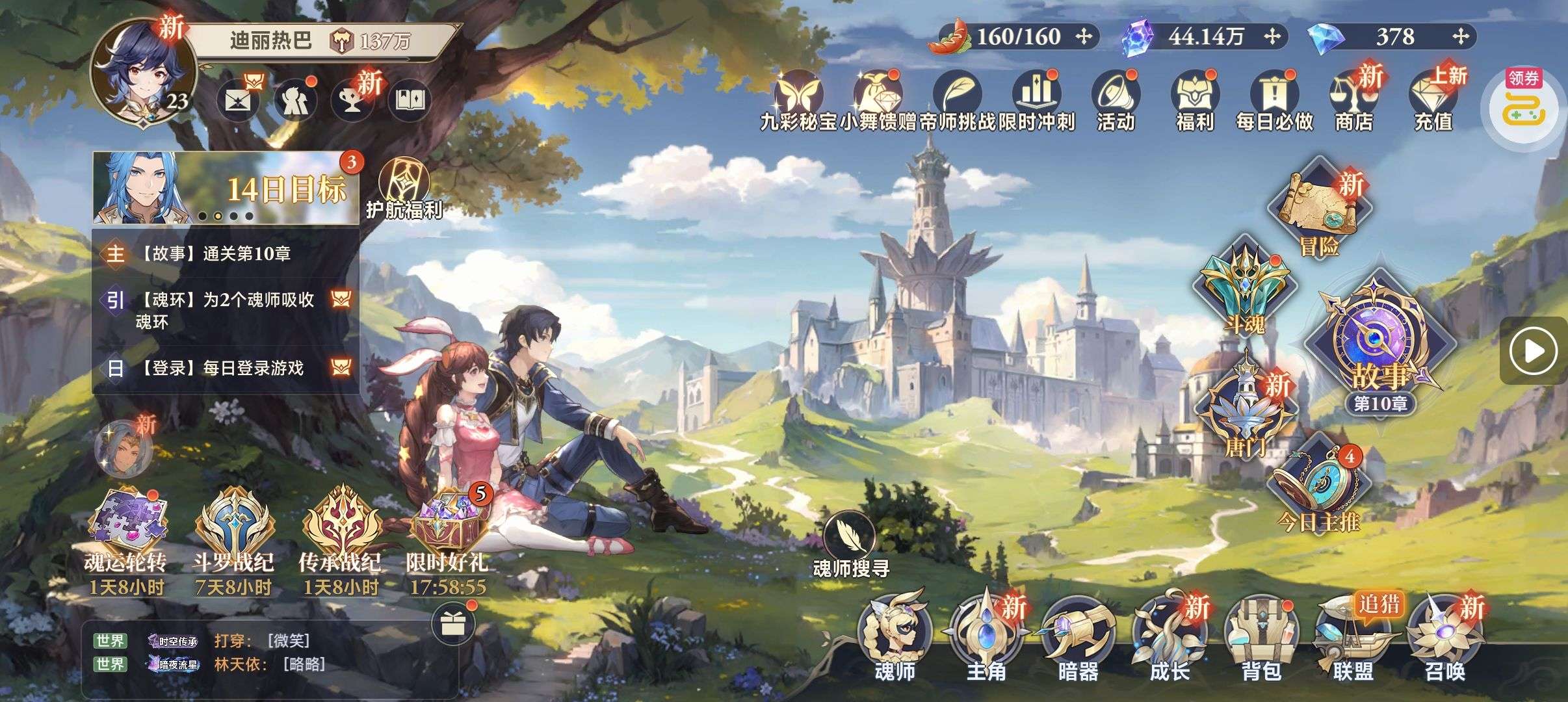The height and width of the screenshot is (702, 1568).
Task: View the 14日目标 banner
Action: pyautogui.click(x=226, y=188)
